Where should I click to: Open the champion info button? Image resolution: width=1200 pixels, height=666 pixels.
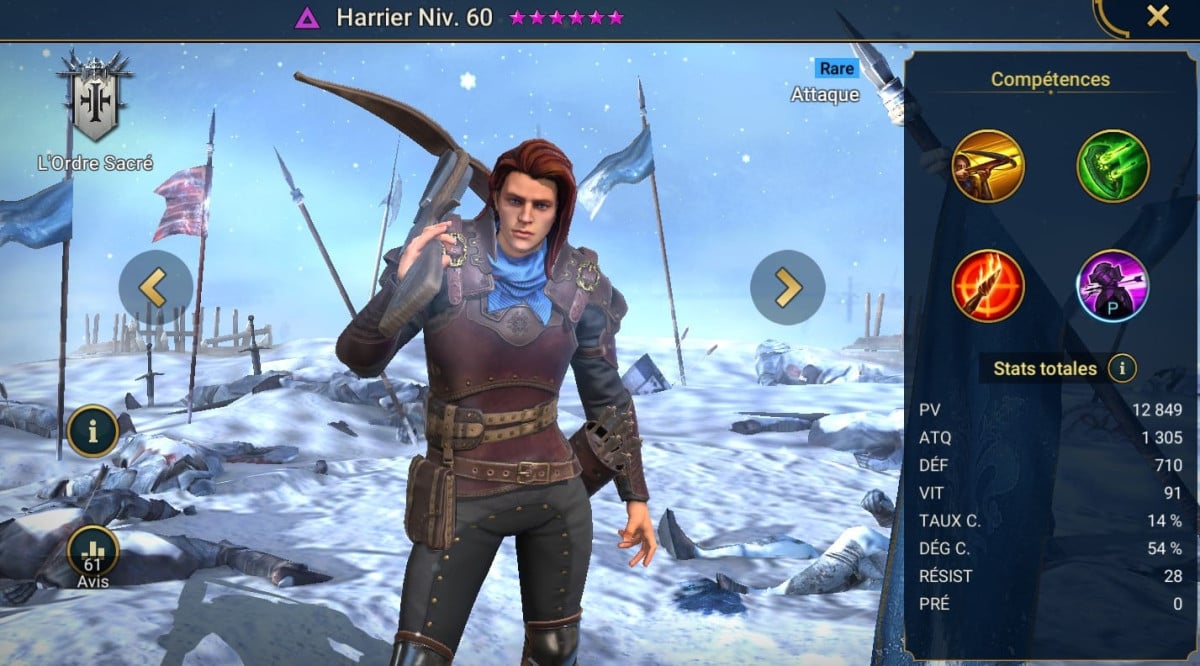(93, 432)
